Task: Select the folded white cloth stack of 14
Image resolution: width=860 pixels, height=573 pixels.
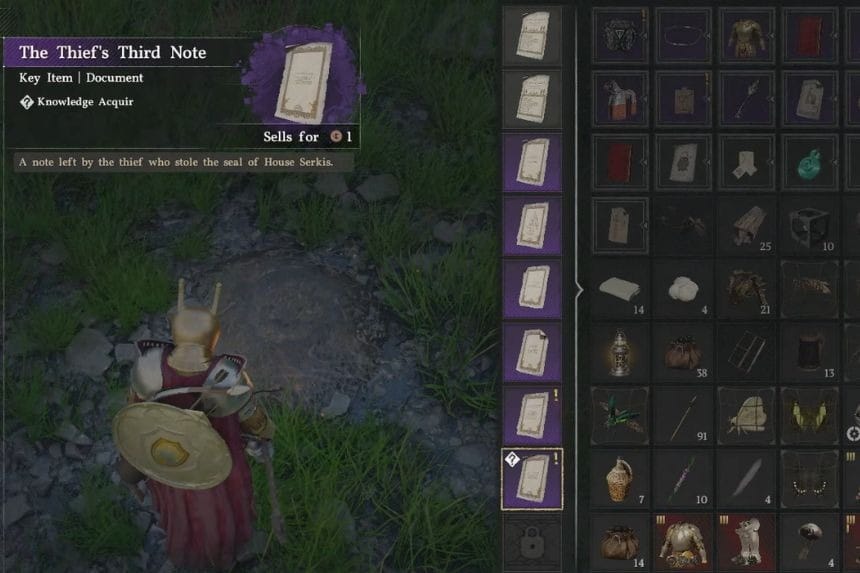Action: (x=621, y=289)
